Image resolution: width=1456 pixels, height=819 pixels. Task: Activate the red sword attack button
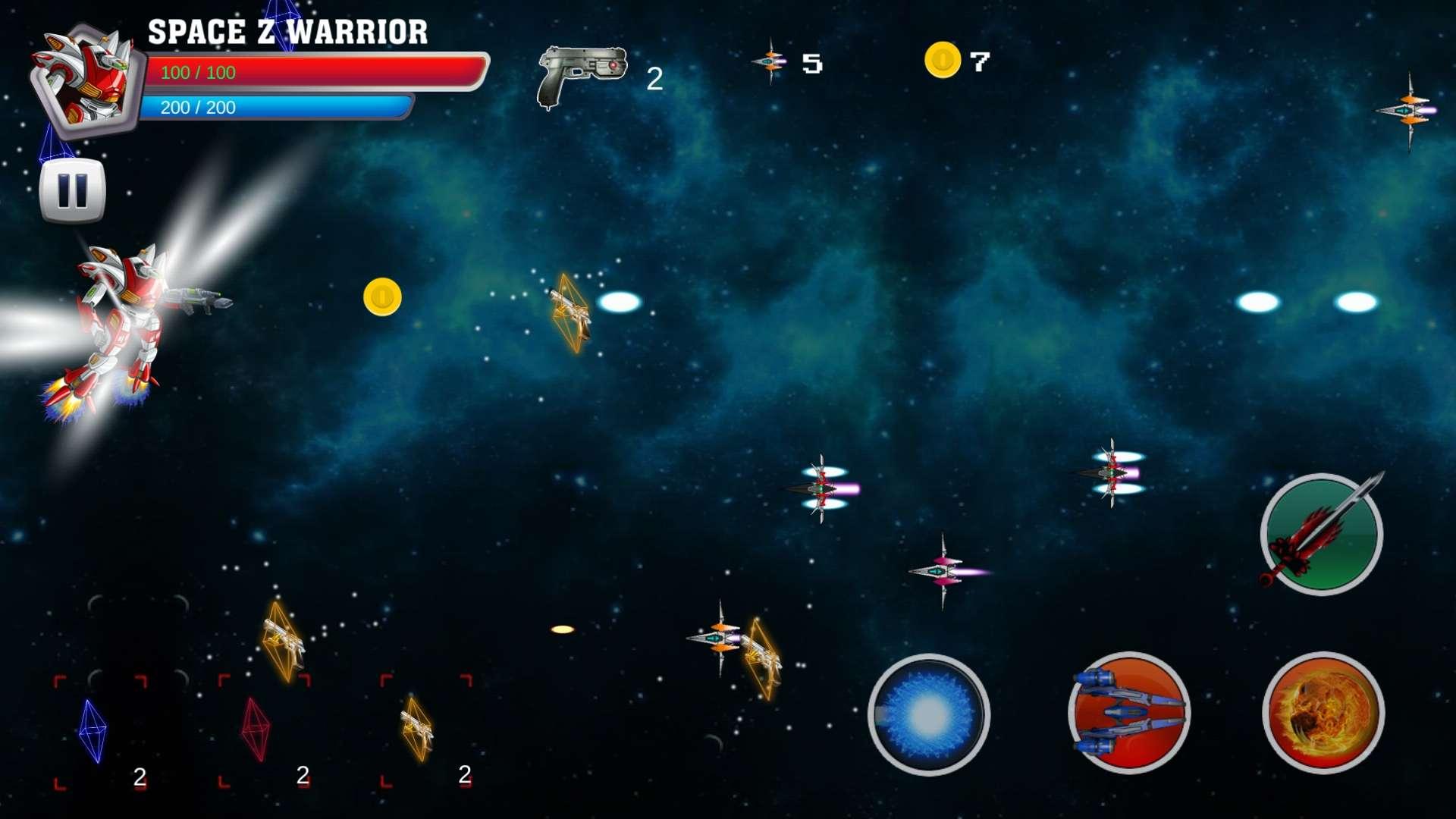pos(1321,534)
